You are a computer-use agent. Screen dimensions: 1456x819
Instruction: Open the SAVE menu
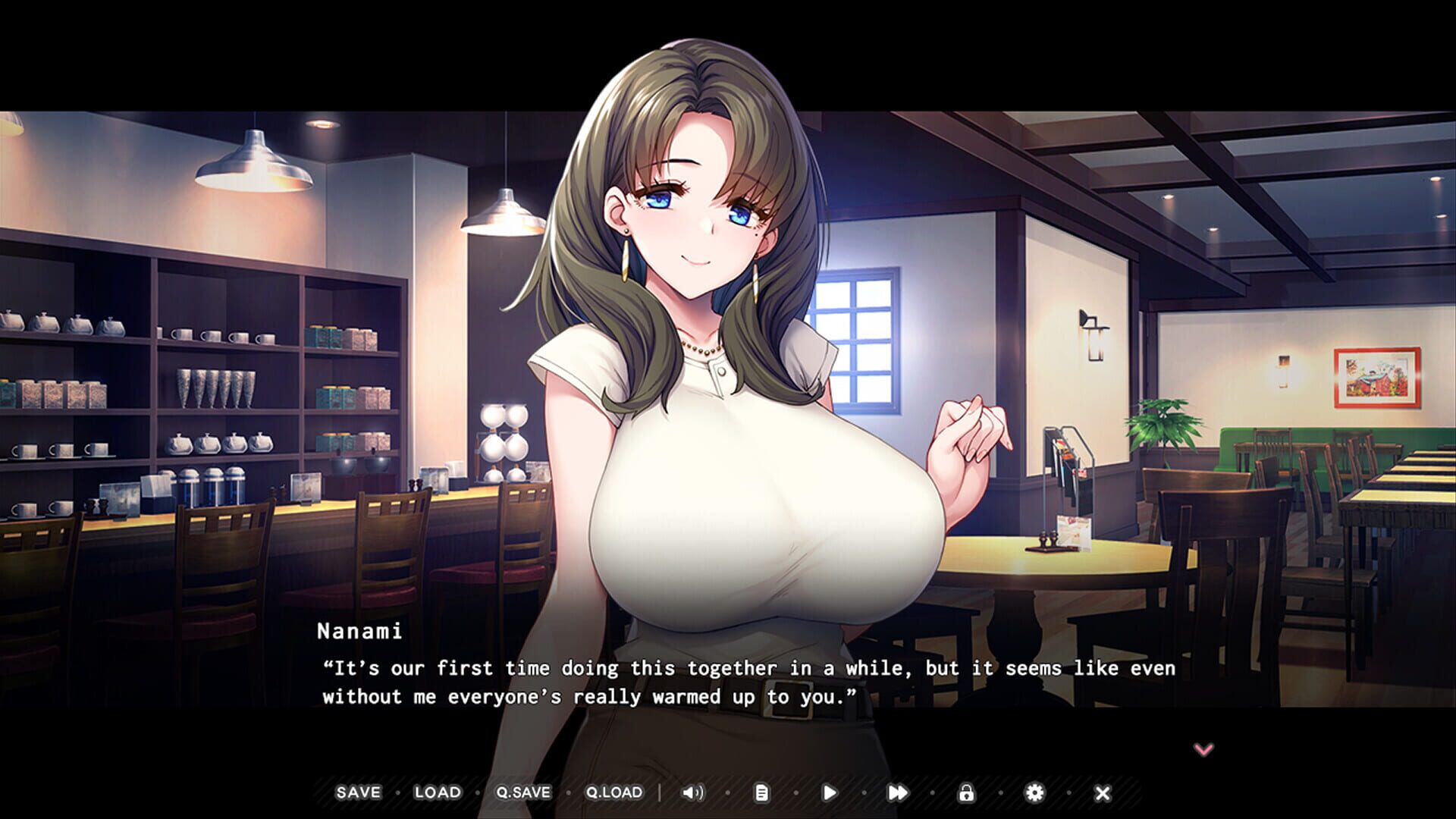(358, 792)
